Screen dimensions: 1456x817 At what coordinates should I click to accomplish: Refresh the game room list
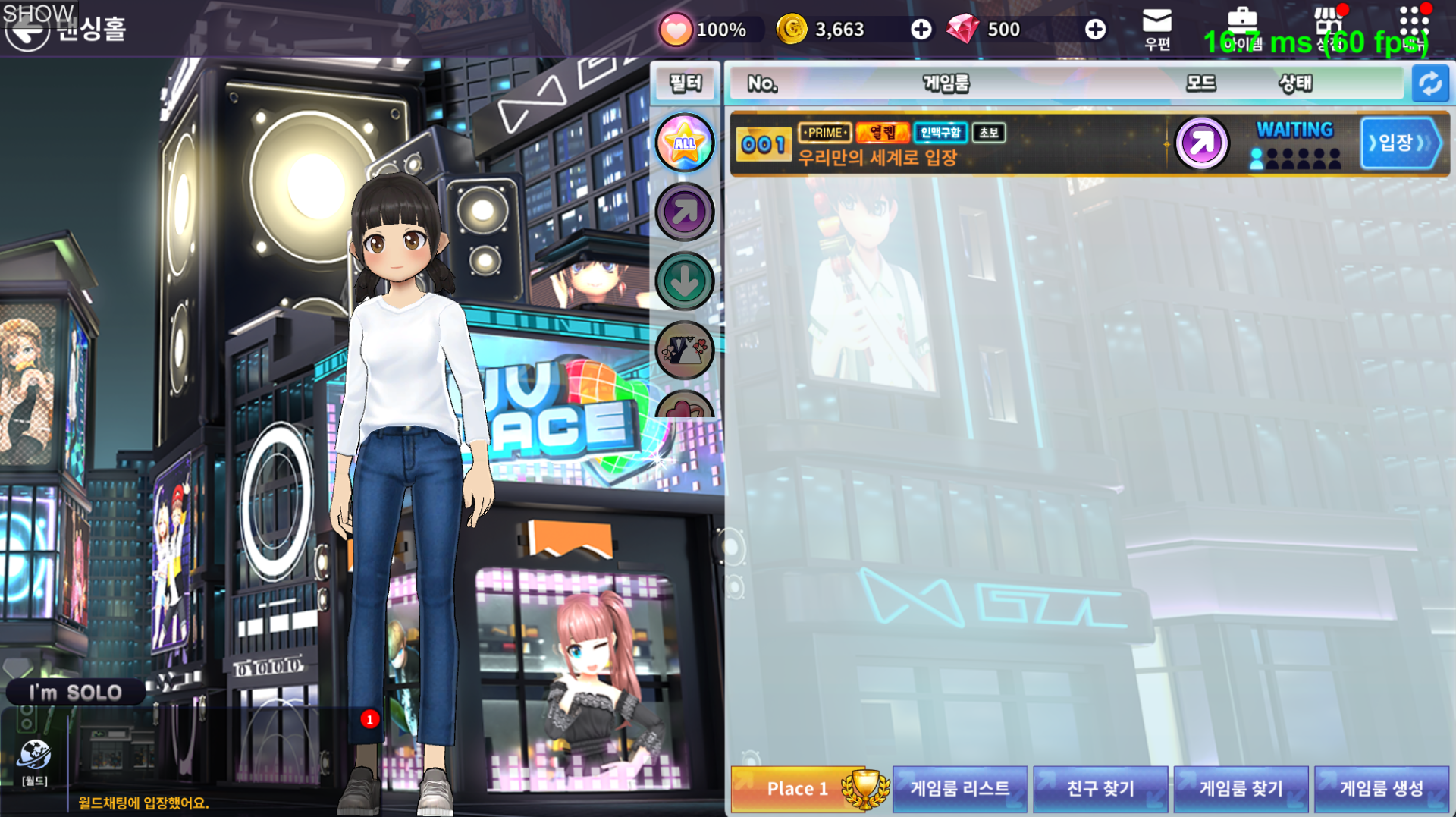(x=1430, y=83)
